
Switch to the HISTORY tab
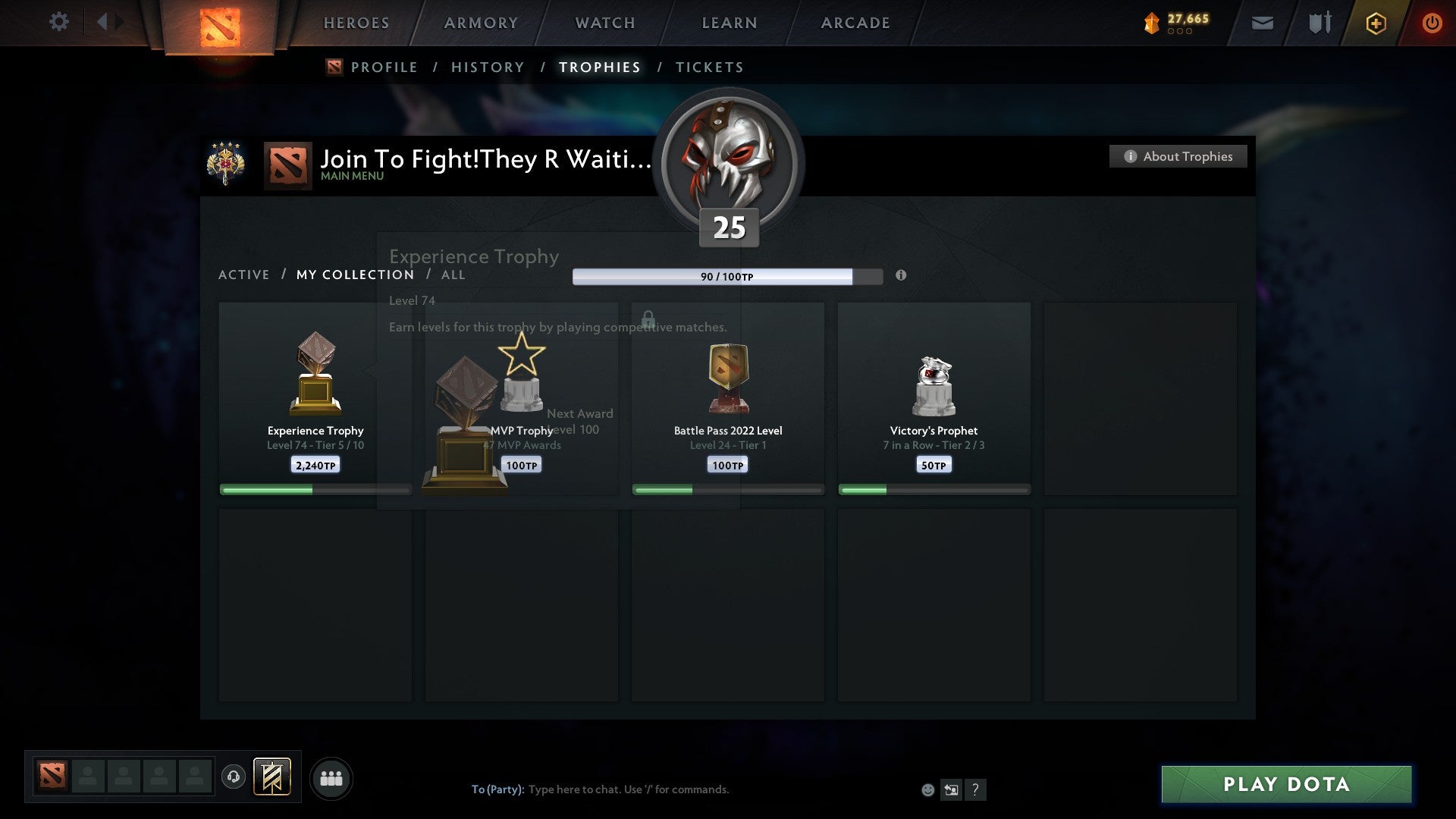click(x=487, y=67)
